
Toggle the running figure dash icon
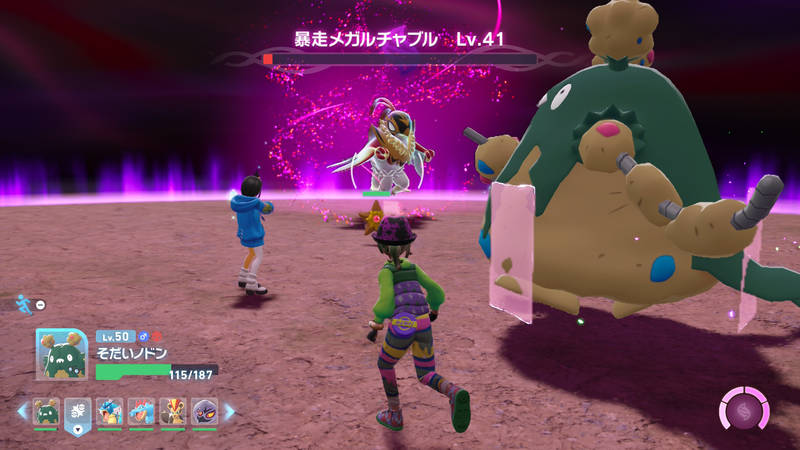coord(24,303)
